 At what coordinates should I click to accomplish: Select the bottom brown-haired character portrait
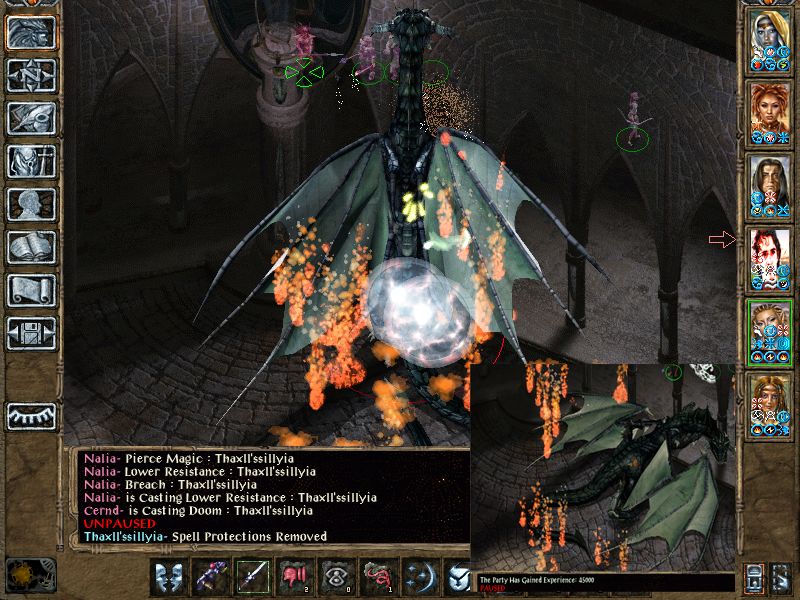point(770,404)
